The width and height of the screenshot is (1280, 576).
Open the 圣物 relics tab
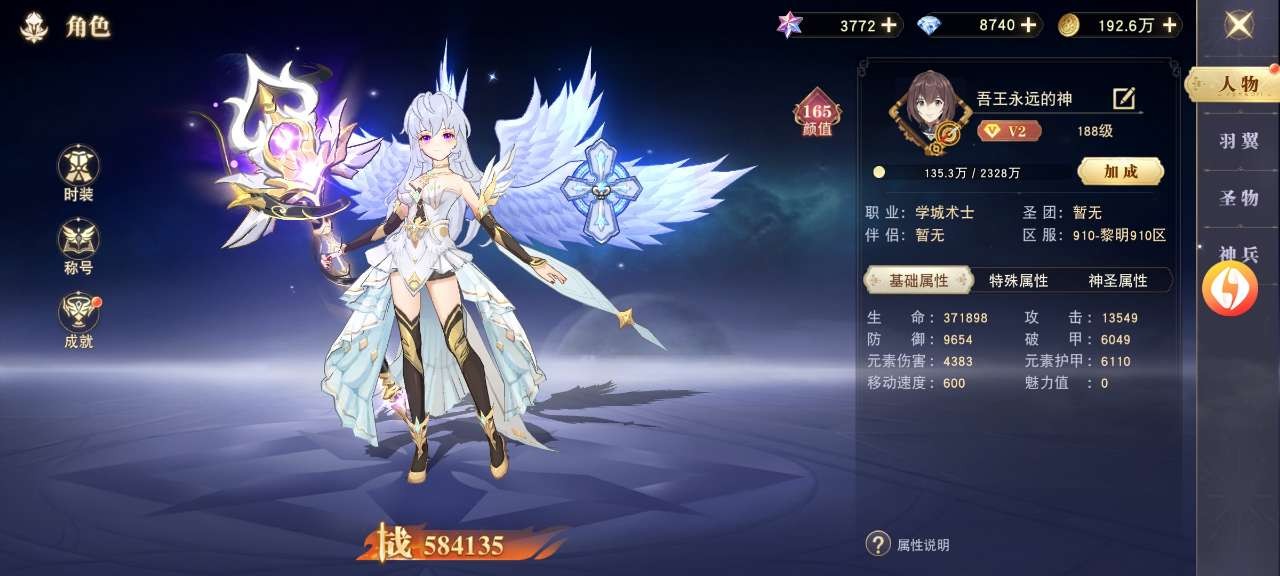[x=1239, y=198]
